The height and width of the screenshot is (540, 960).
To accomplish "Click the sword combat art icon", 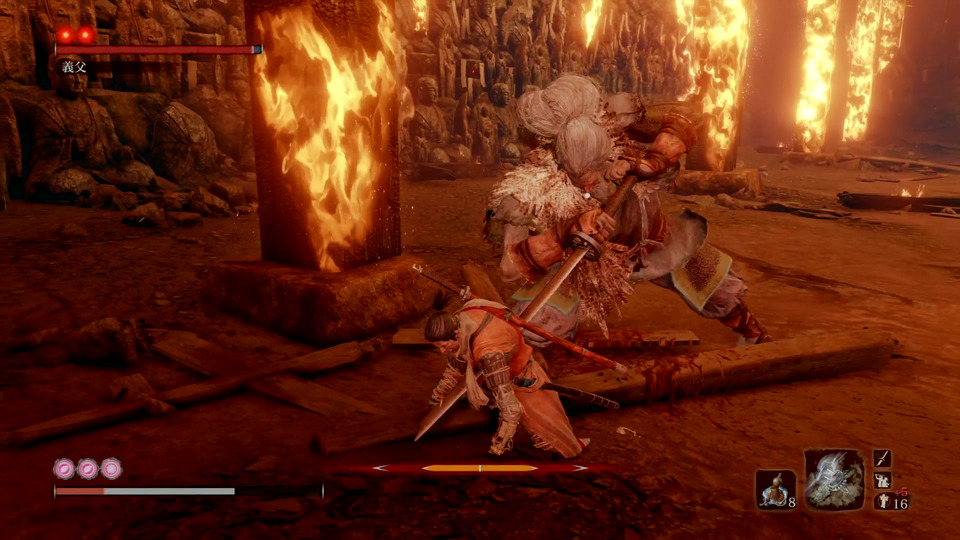I will (x=882, y=458).
